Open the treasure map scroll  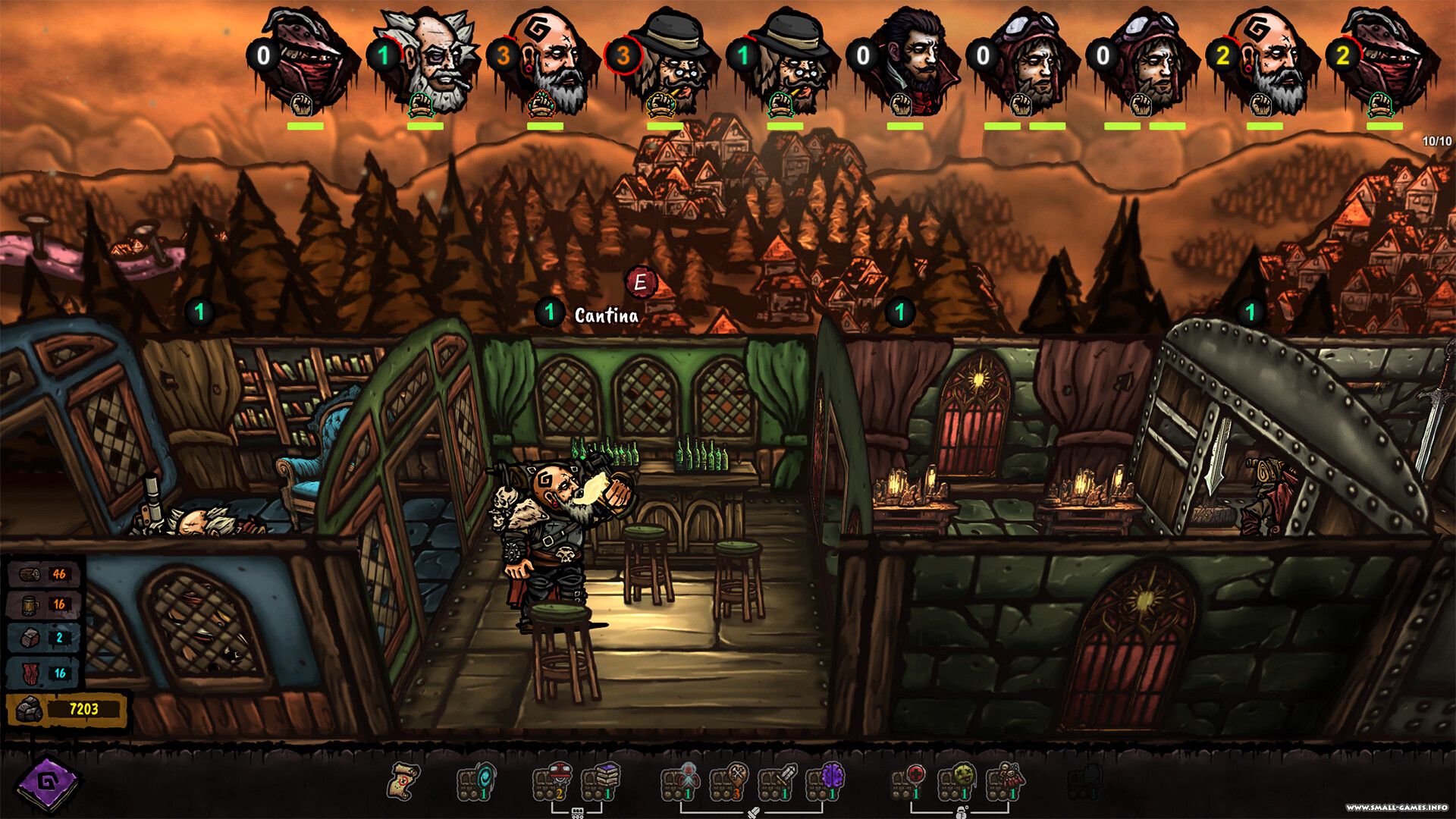click(x=403, y=781)
